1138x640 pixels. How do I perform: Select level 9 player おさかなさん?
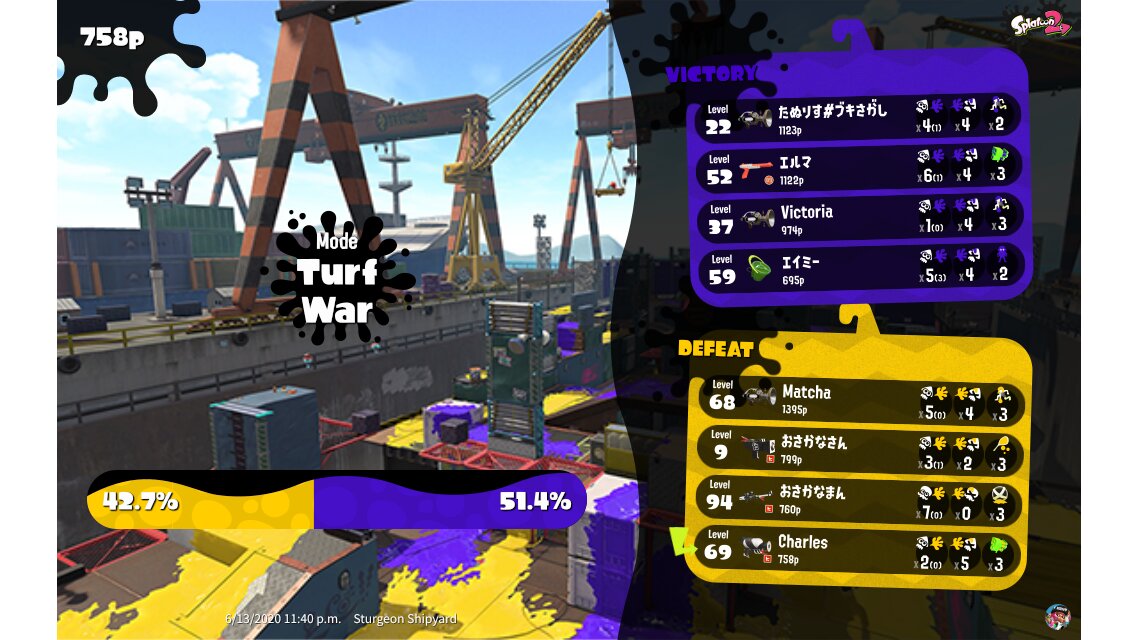click(860, 449)
